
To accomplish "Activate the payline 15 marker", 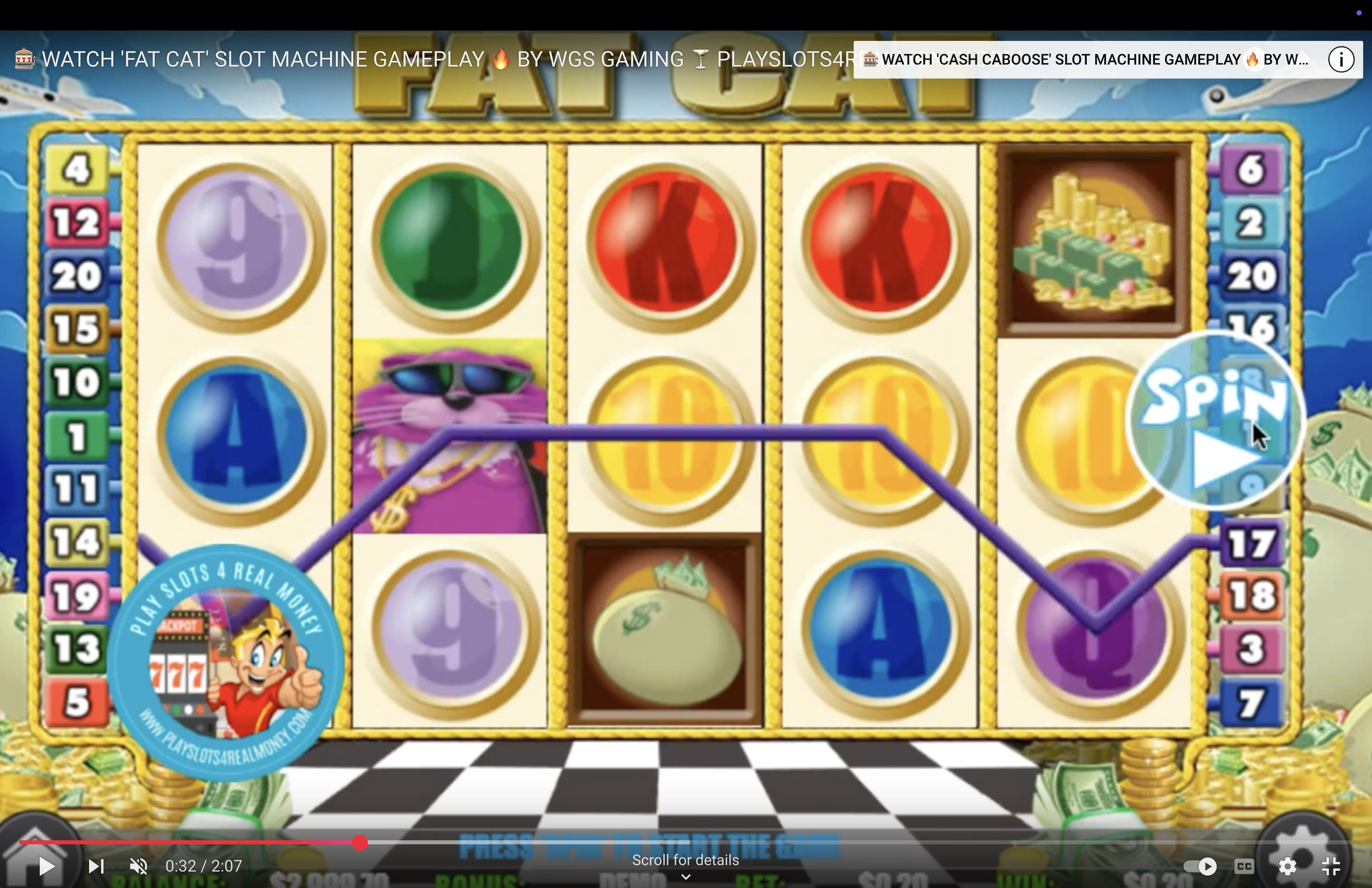I will click(x=77, y=329).
